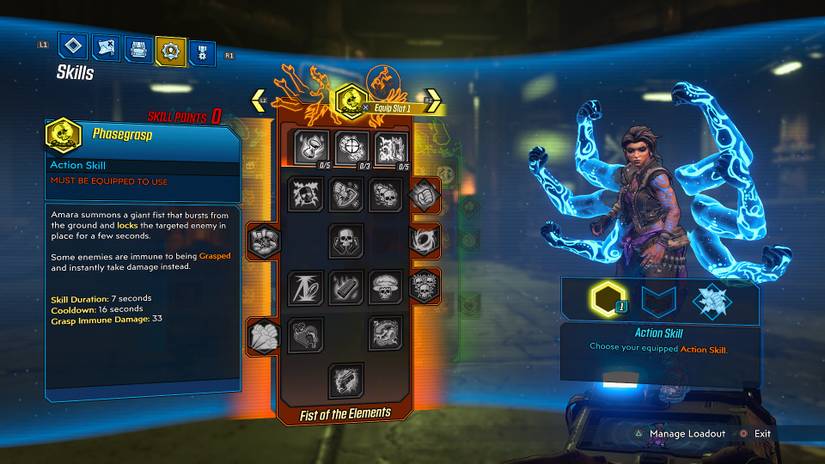Open the map tab

point(105,47)
